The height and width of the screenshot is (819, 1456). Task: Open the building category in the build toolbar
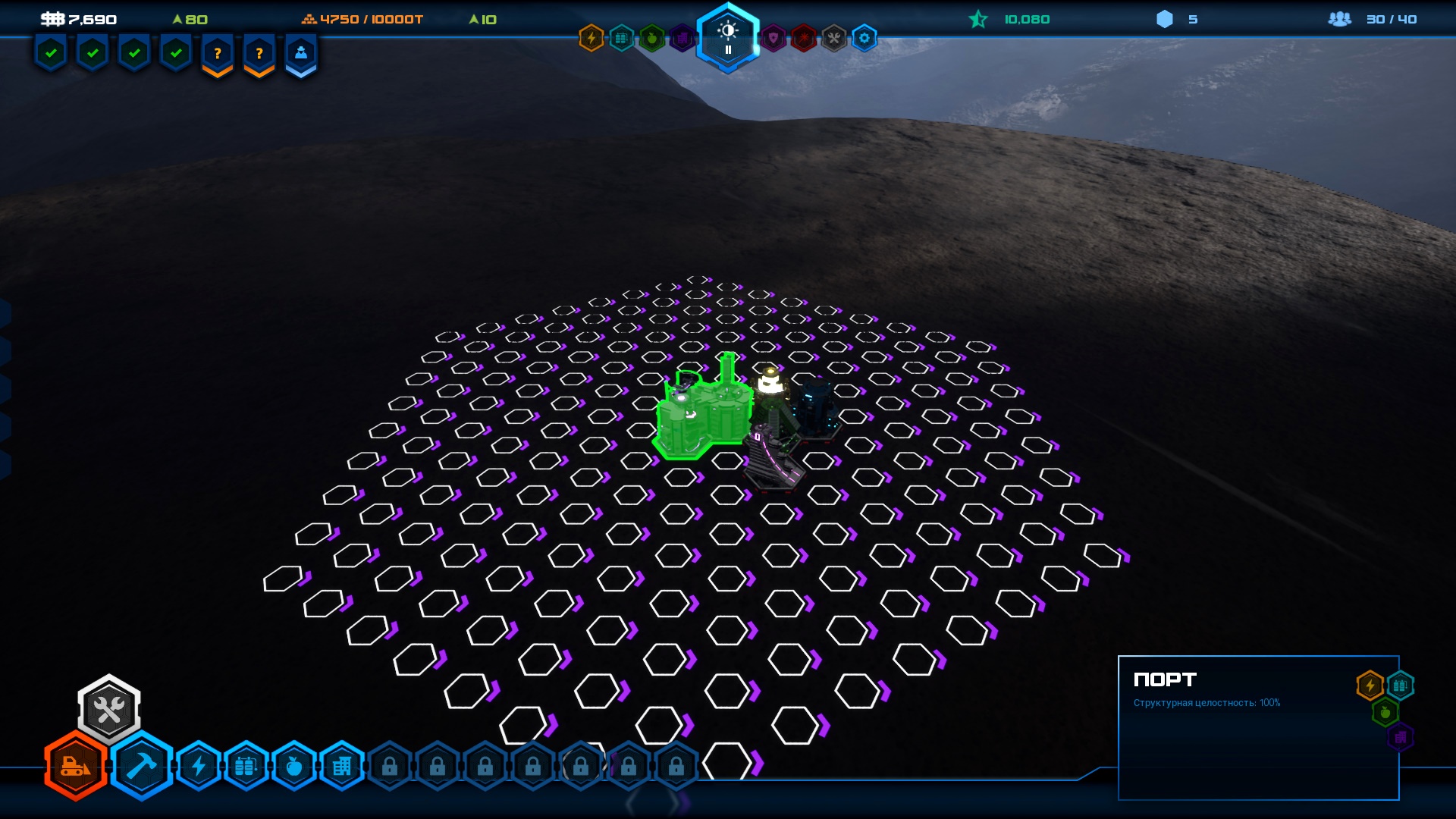click(341, 767)
